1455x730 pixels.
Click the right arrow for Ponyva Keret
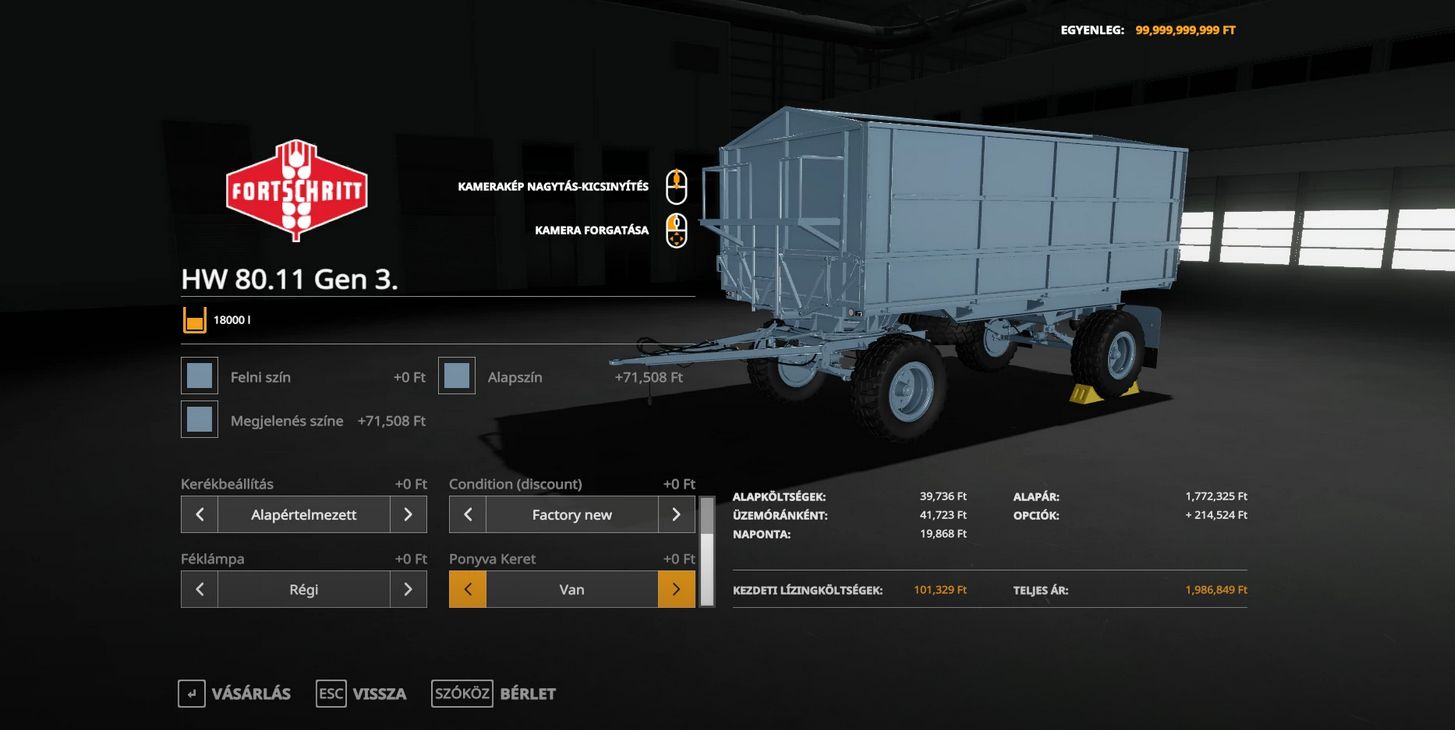[676, 590]
